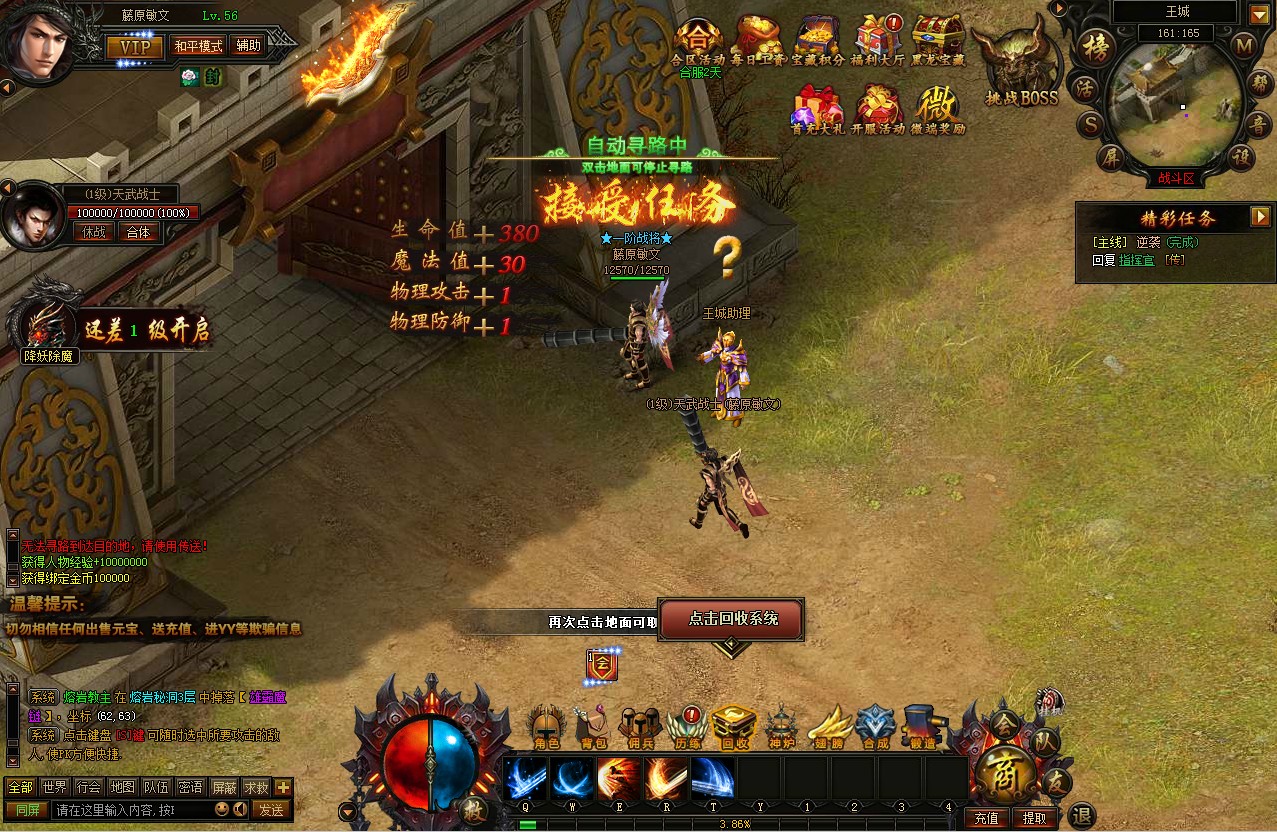Open the VIP panel
Screen dimensions: 1277x832
click(x=135, y=47)
